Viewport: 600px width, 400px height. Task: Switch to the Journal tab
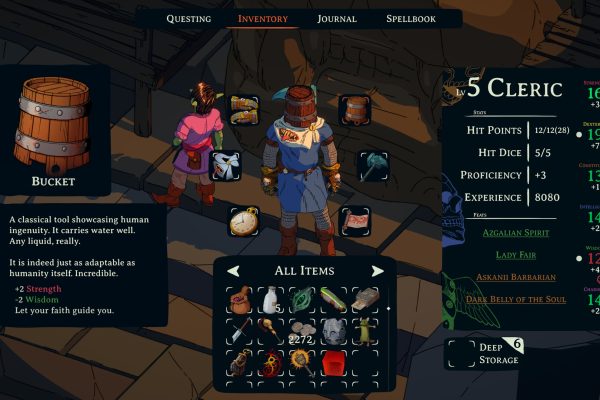pyautogui.click(x=337, y=18)
